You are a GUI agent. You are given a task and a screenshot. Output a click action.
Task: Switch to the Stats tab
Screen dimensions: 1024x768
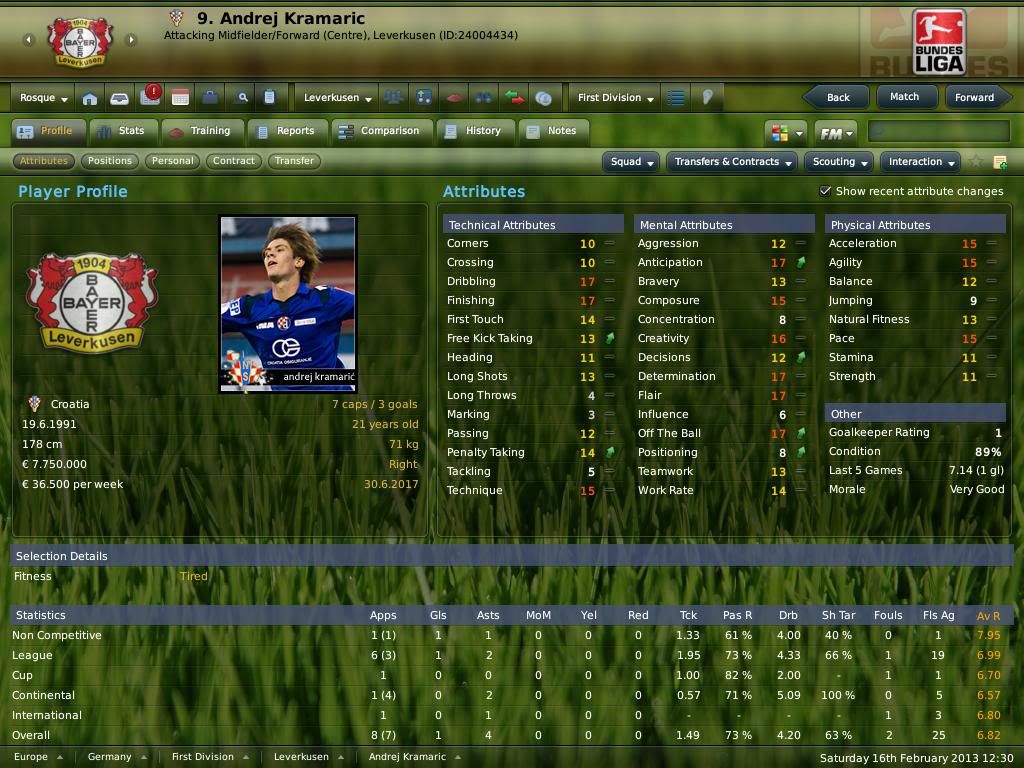pyautogui.click(x=120, y=131)
